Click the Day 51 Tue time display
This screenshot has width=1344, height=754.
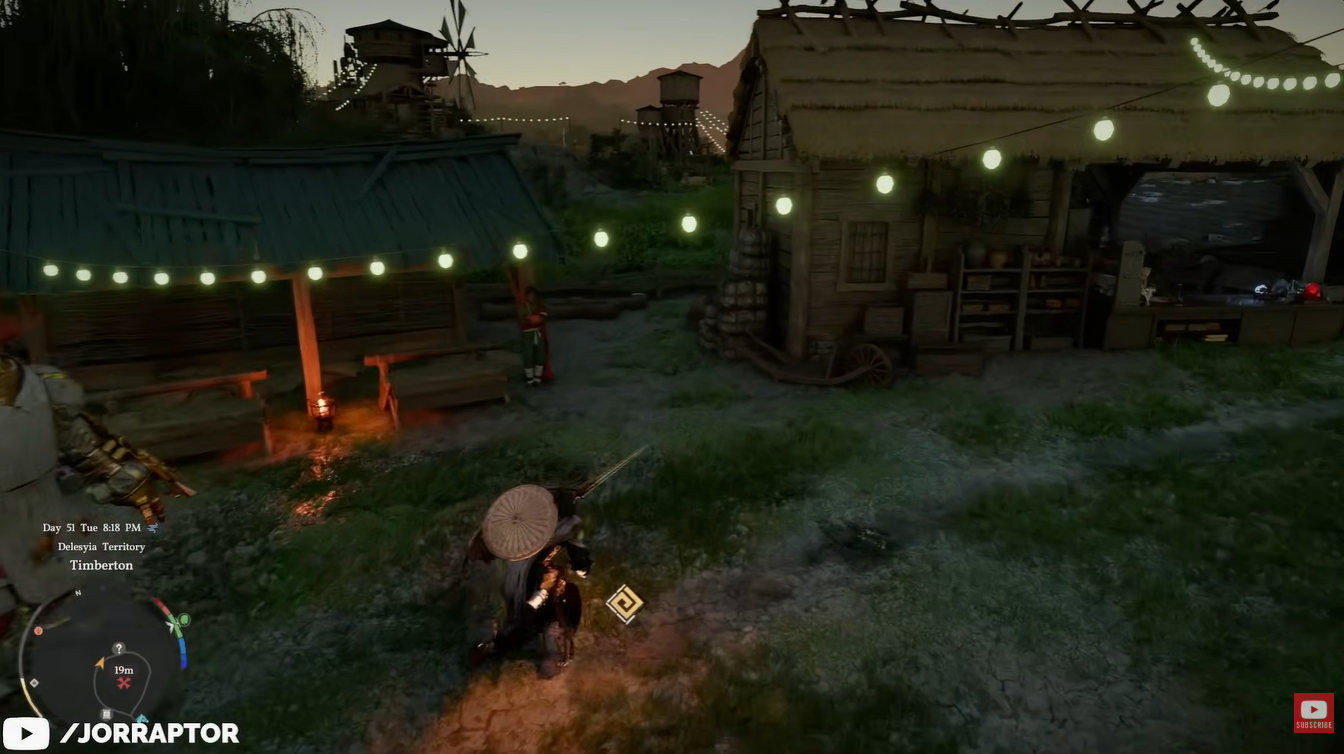click(x=90, y=527)
